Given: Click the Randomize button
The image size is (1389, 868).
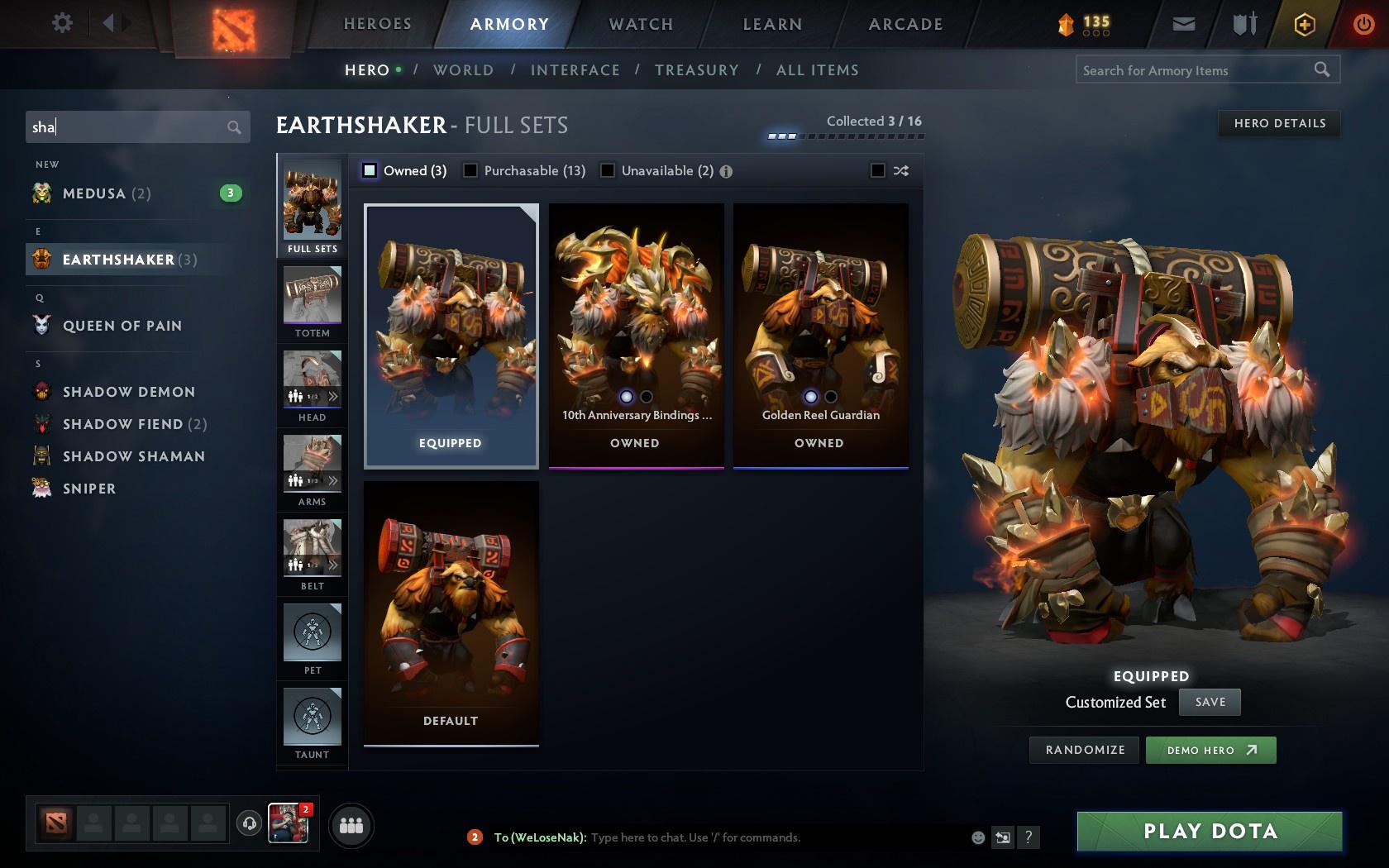Looking at the screenshot, I should click(1084, 750).
